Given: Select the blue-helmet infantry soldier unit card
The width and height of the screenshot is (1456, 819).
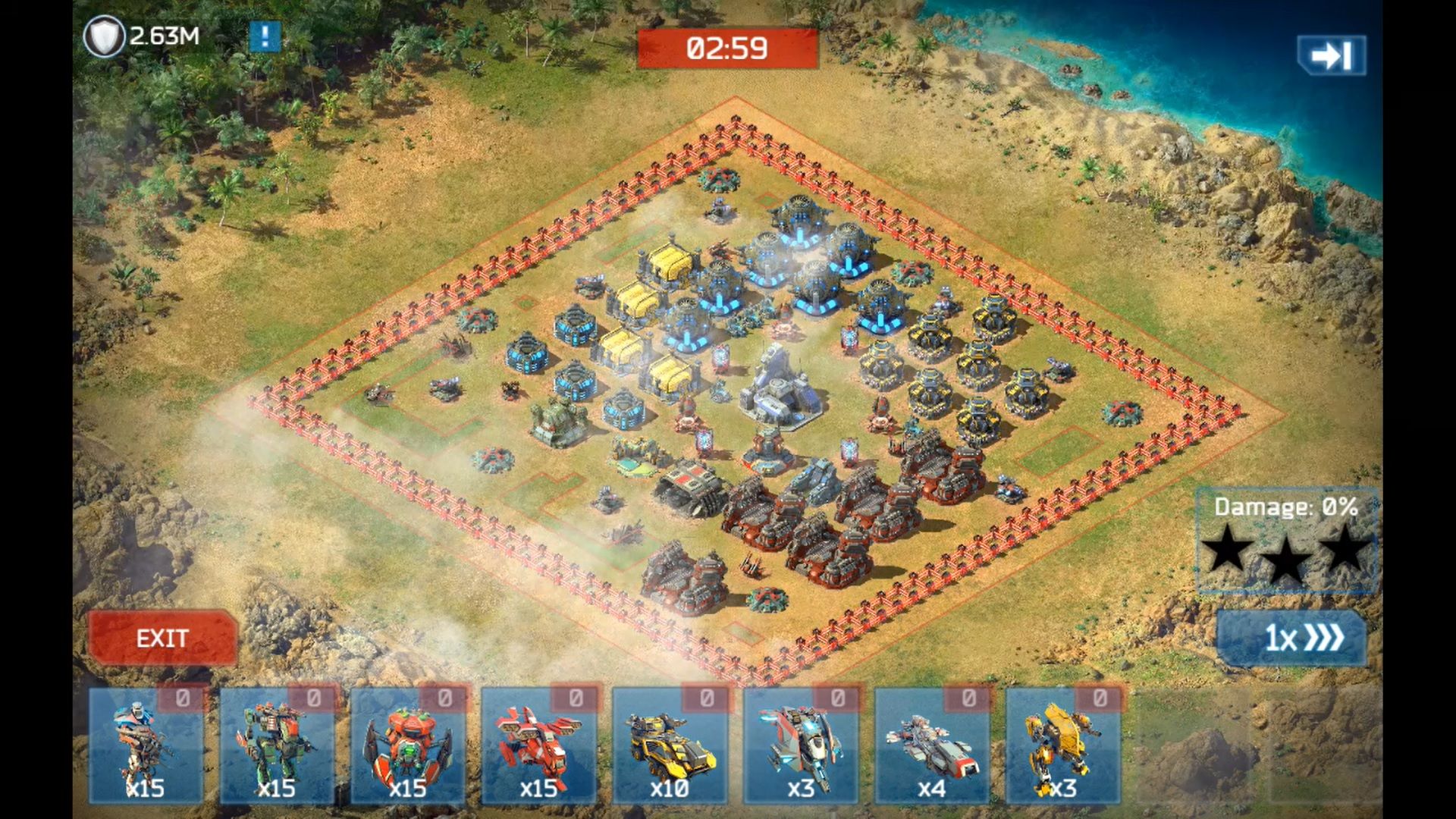Looking at the screenshot, I should 146,746.
